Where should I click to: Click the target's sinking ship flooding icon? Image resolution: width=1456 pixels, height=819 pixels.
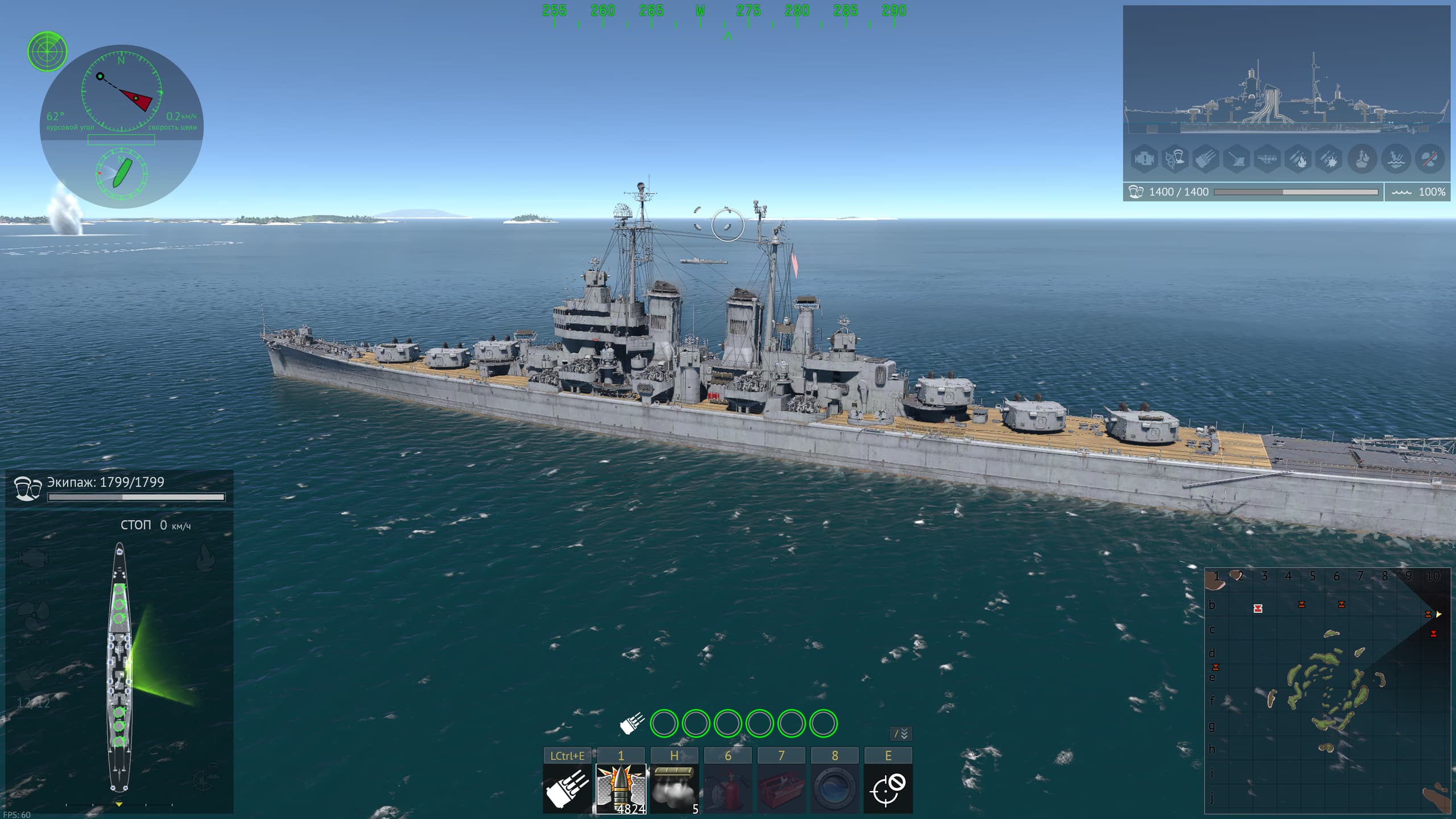click(x=1396, y=159)
